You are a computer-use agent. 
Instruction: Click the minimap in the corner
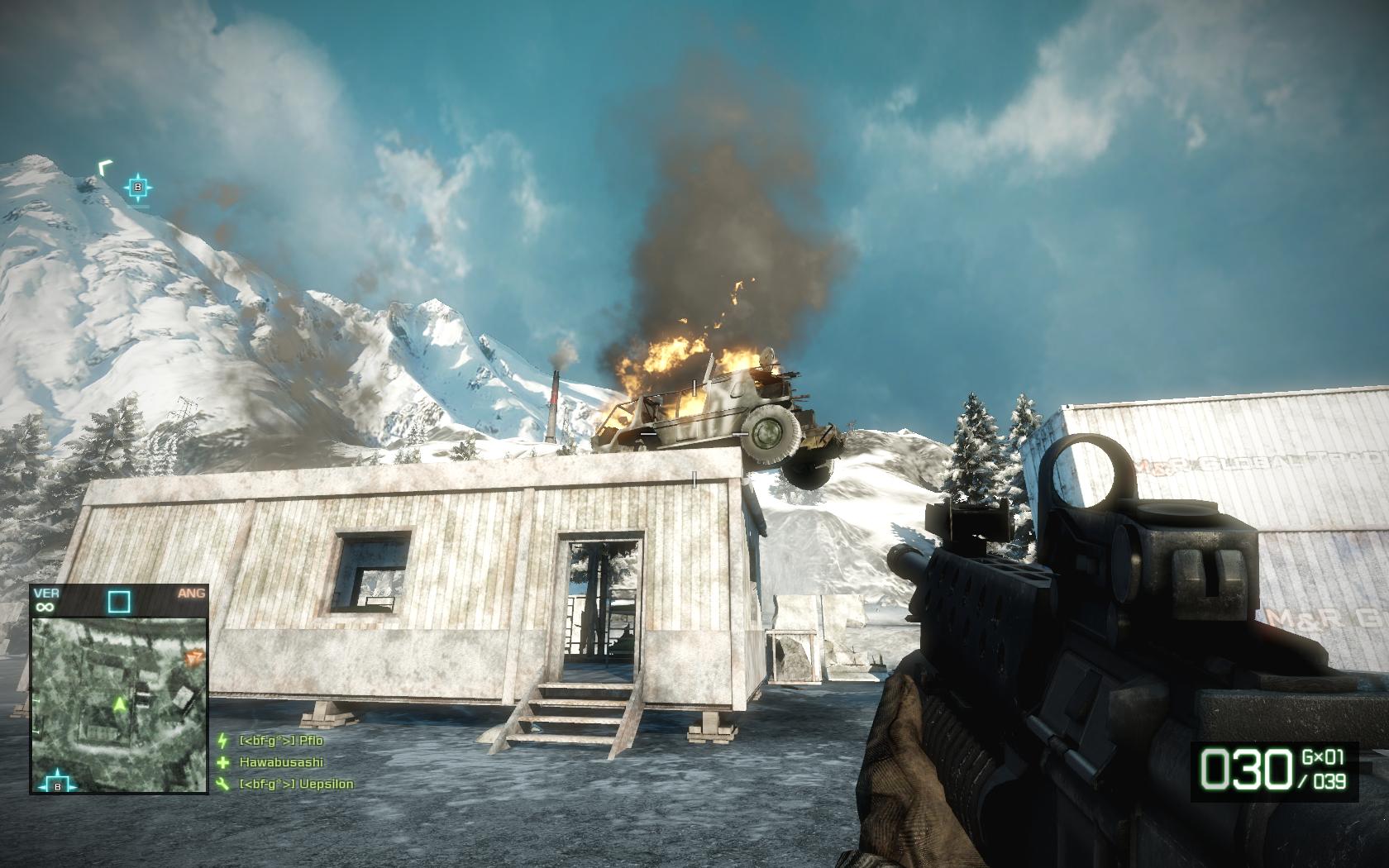[x=119, y=704]
